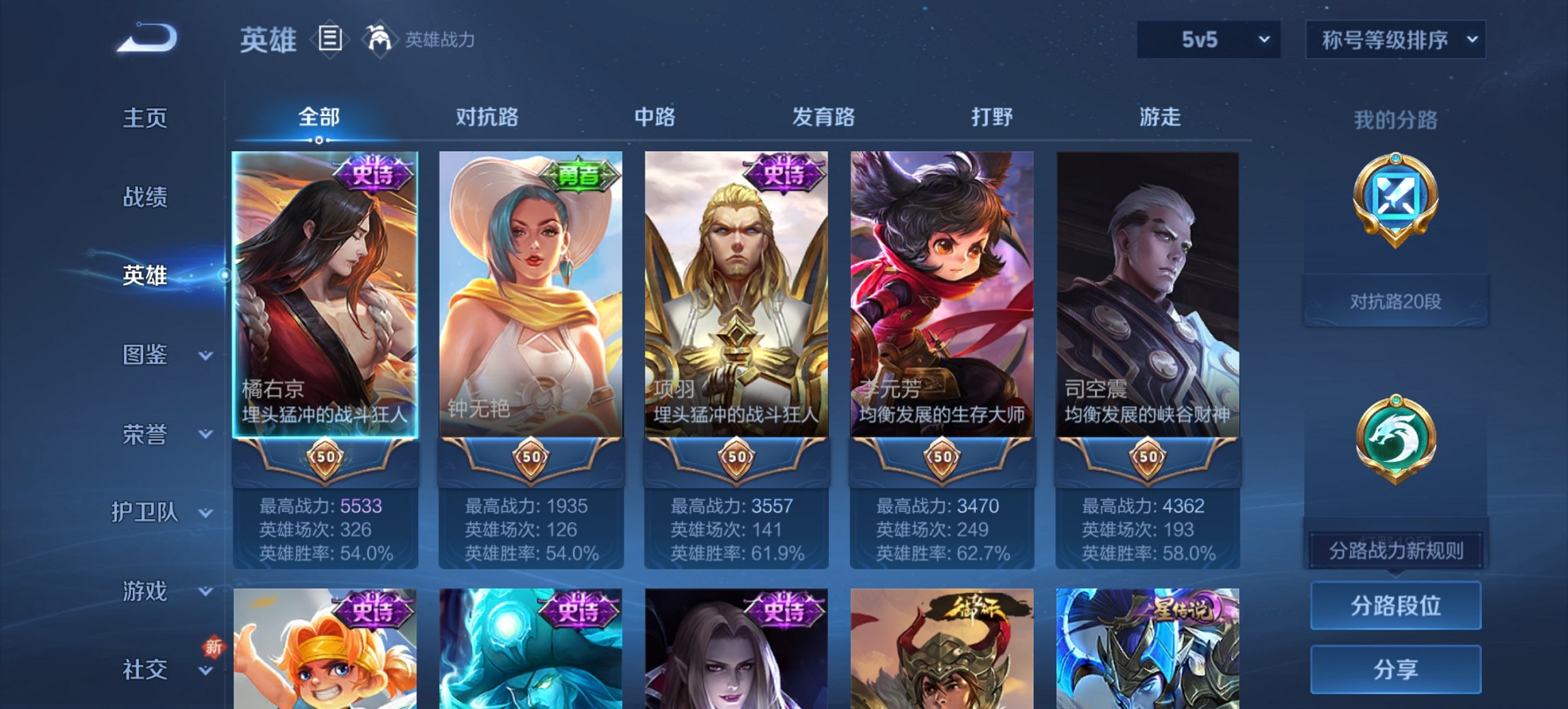Click the 分路段位 button
Screen dimensions: 1568x709
point(1395,607)
